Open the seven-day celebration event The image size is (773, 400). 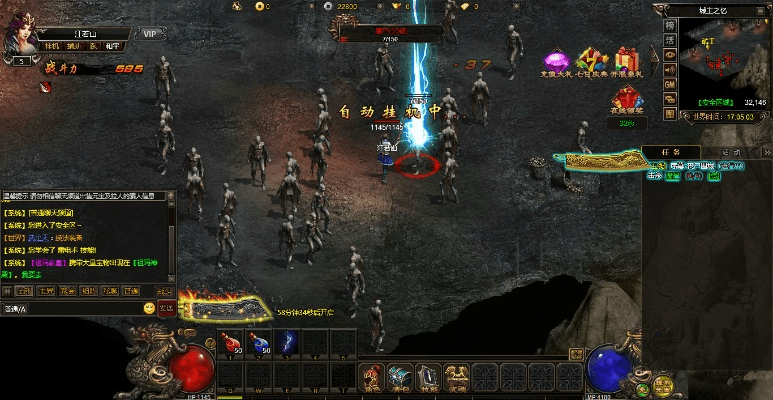[x=593, y=62]
